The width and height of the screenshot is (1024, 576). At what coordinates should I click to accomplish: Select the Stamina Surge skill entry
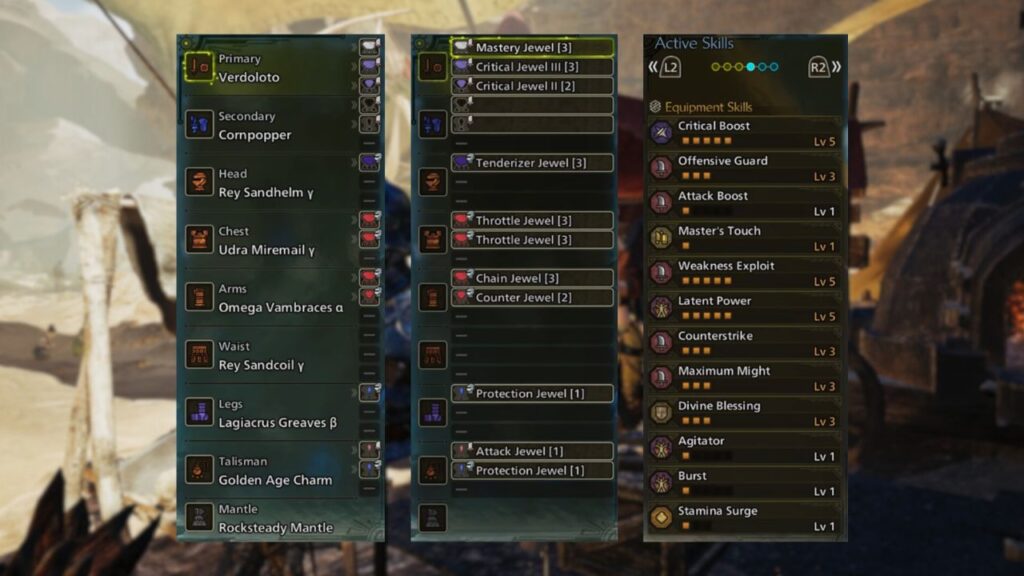pos(744,518)
